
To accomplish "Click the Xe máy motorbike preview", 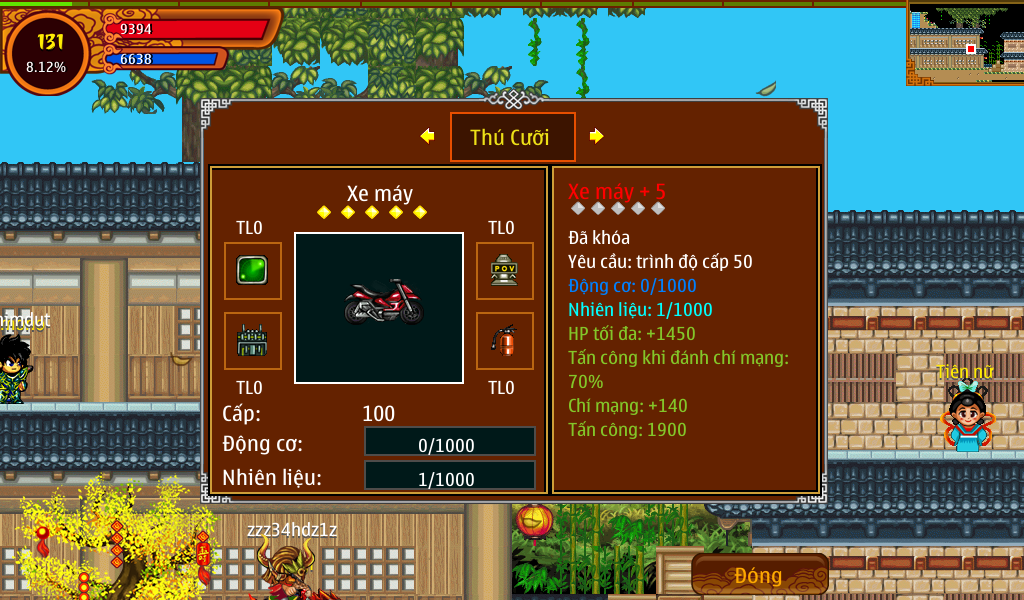I will point(379,307).
